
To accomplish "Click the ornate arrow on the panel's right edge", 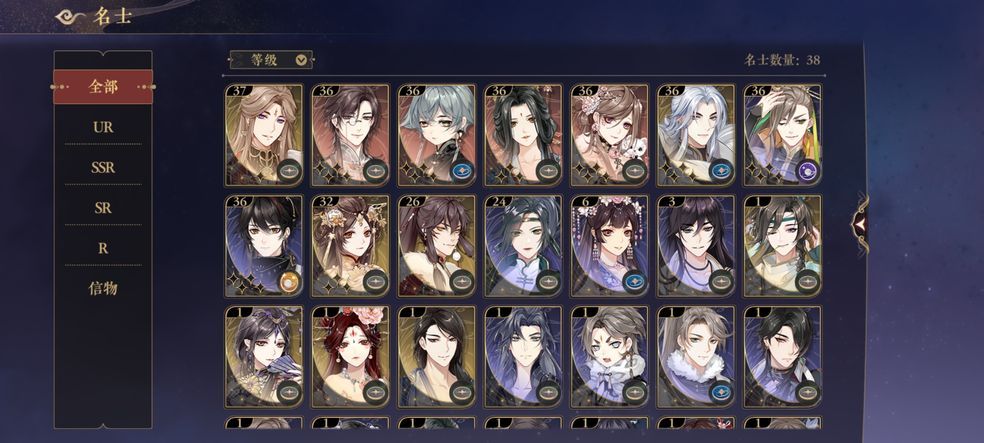I will coord(858,223).
